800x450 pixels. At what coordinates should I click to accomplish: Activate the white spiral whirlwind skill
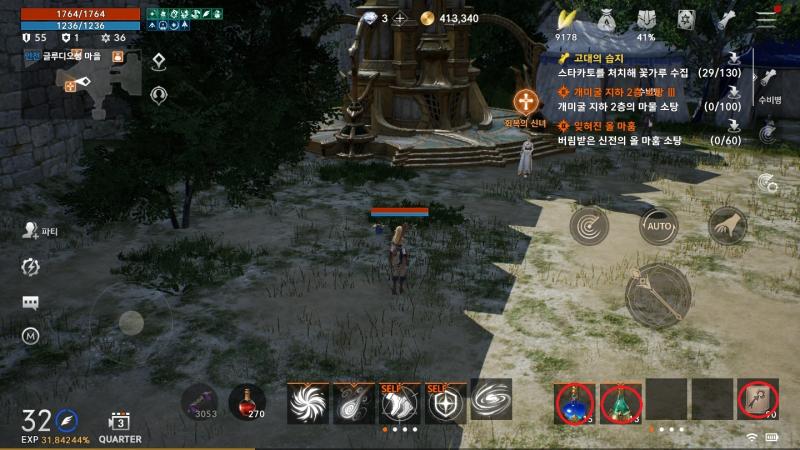(307, 402)
